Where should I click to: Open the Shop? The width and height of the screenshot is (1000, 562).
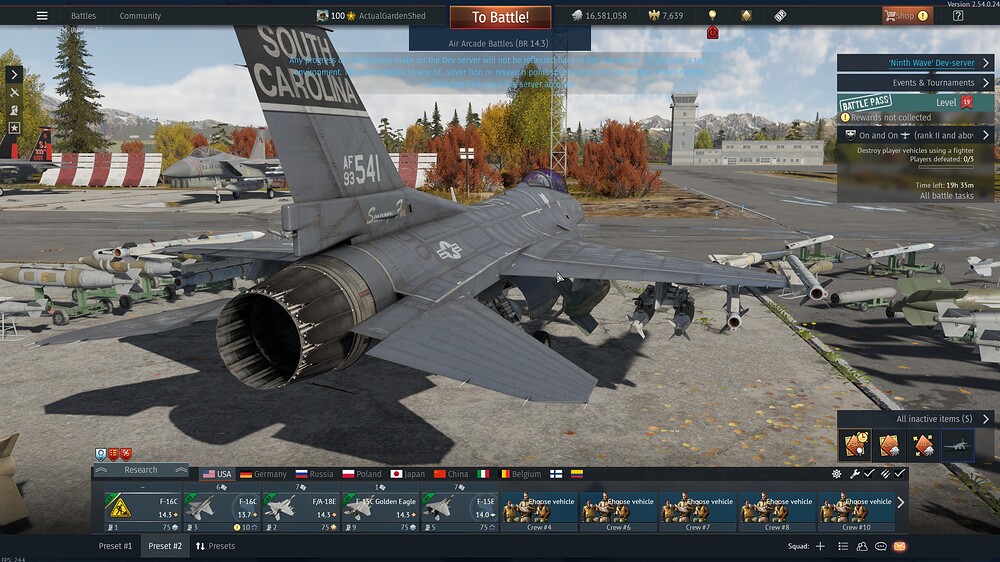(x=906, y=16)
